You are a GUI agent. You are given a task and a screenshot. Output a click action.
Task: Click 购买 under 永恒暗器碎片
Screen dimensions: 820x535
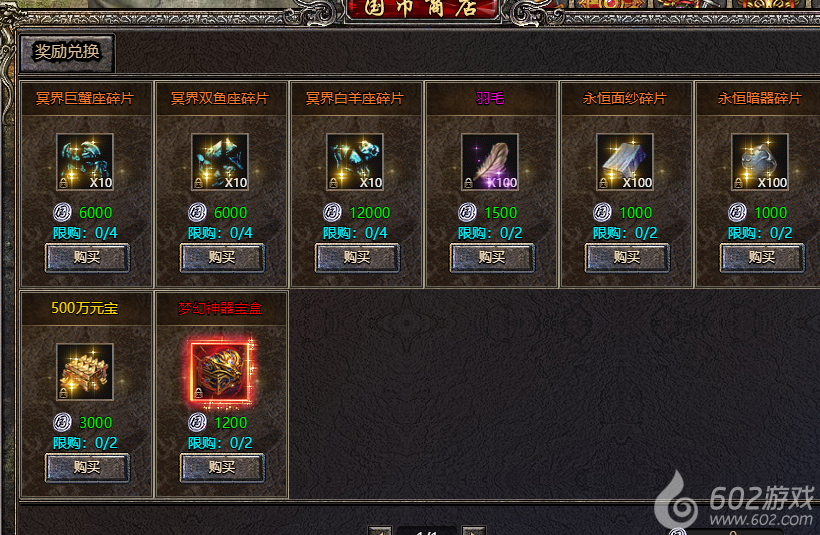pyautogui.click(x=762, y=257)
